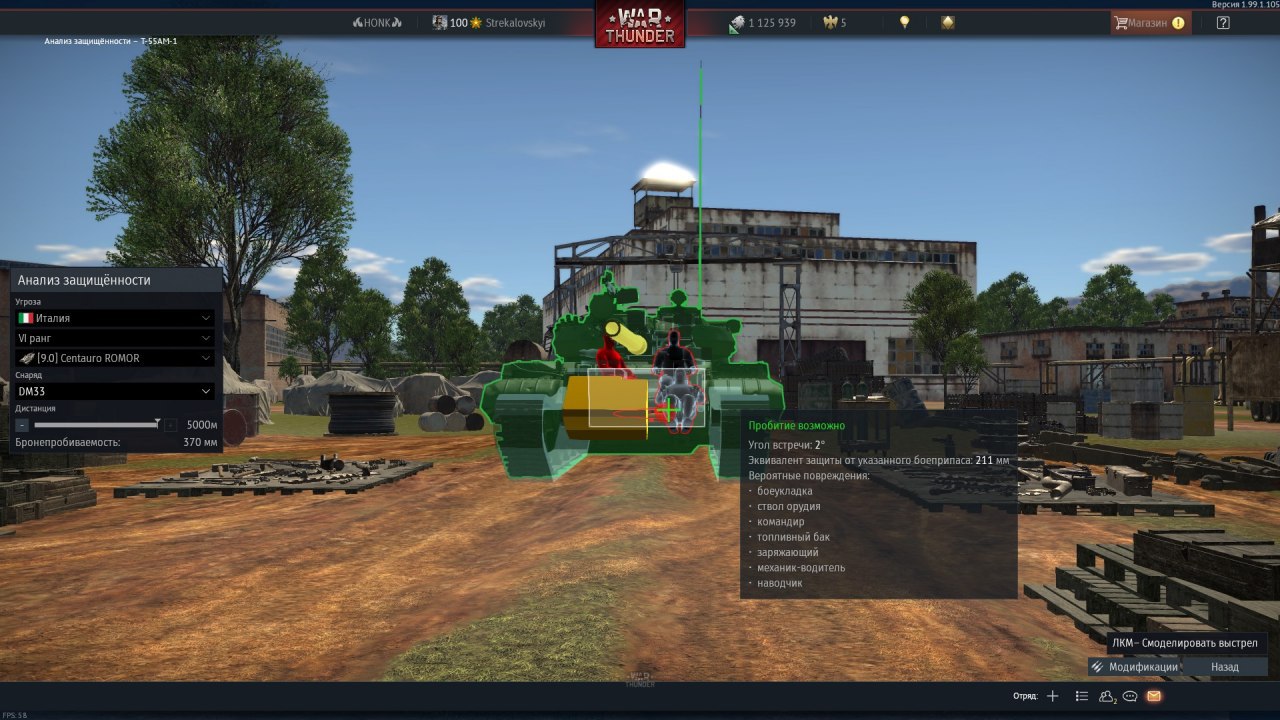Viewport: 1280px width, 720px height.
Task: Open the glowing mail envelope
Action: tap(1154, 696)
